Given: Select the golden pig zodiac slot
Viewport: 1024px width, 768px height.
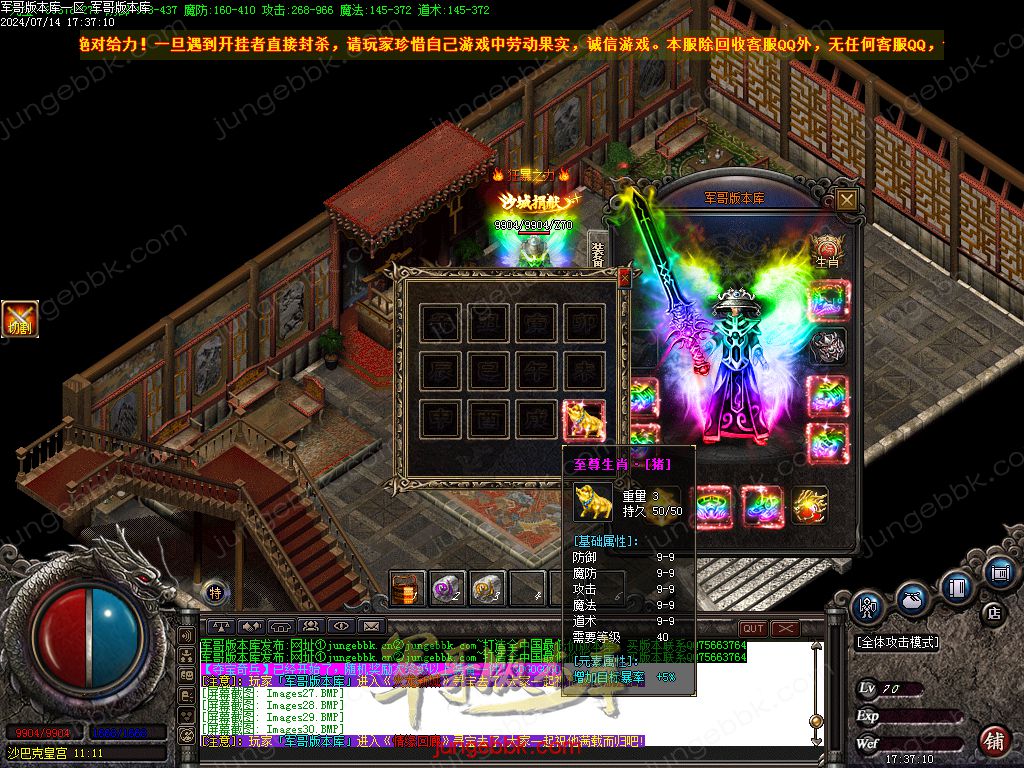Looking at the screenshot, I should [584, 421].
